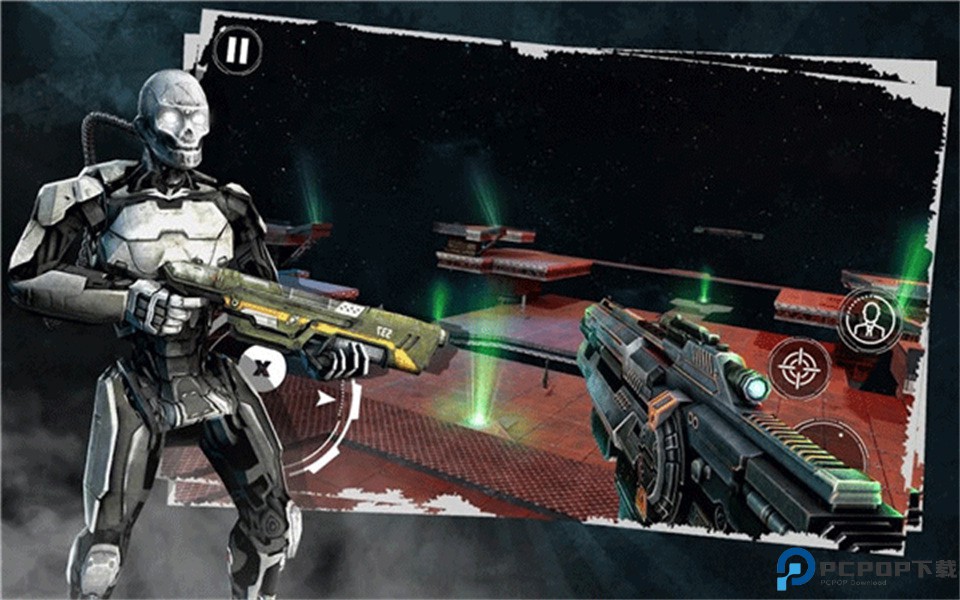Tap the crosshair aim button
Image resolution: width=960 pixels, height=600 pixels.
click(x=798, y=367)
